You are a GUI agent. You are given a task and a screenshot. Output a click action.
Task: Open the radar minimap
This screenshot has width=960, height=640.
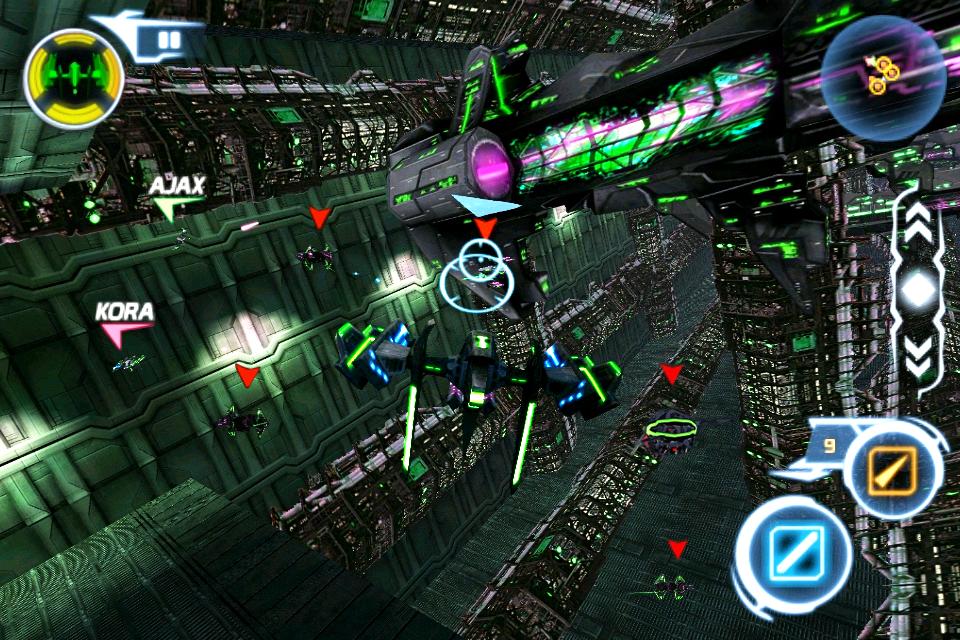click(883, 76)
